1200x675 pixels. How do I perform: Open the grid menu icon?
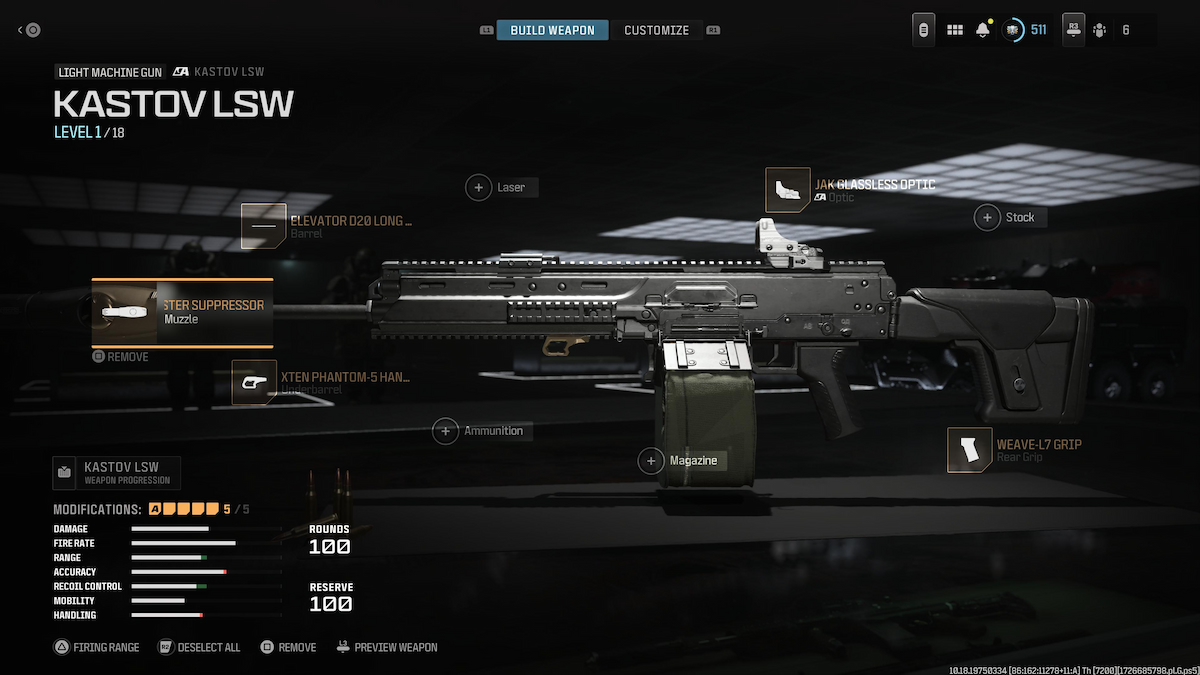tap(955, 30)
